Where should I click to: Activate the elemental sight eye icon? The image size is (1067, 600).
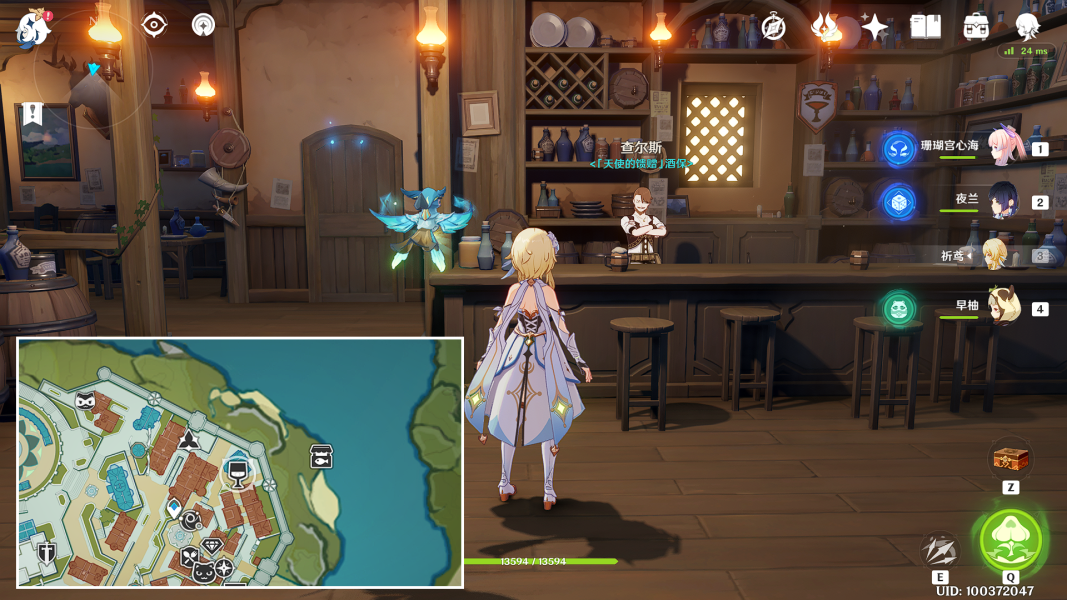[x=154, y=25]
